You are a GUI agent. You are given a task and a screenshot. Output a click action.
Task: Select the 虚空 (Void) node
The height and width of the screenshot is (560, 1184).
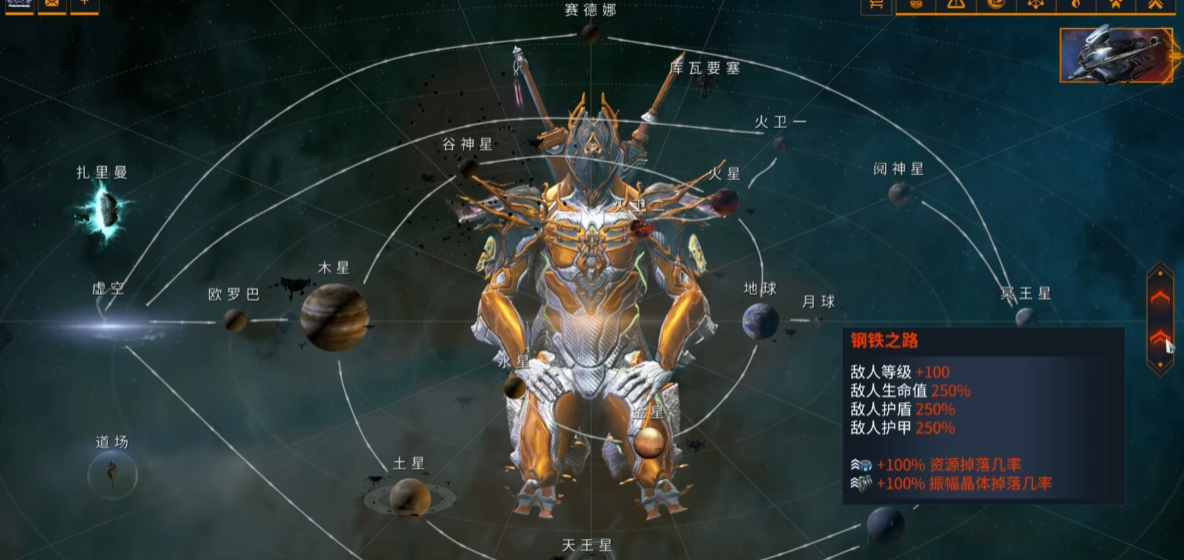point(110,324)
